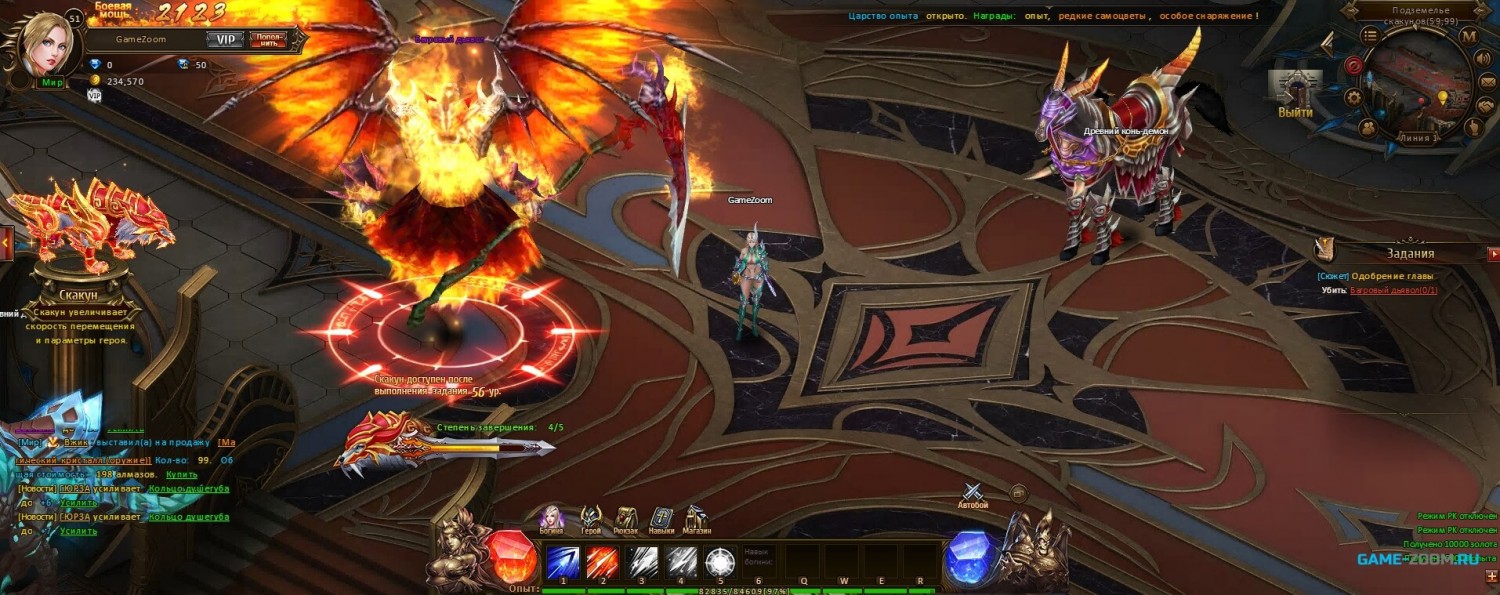1500x595 pixels.
Task: Use the white glowing orb skill in slot 5
Action: pyautogui.click(x=720, y=562)
